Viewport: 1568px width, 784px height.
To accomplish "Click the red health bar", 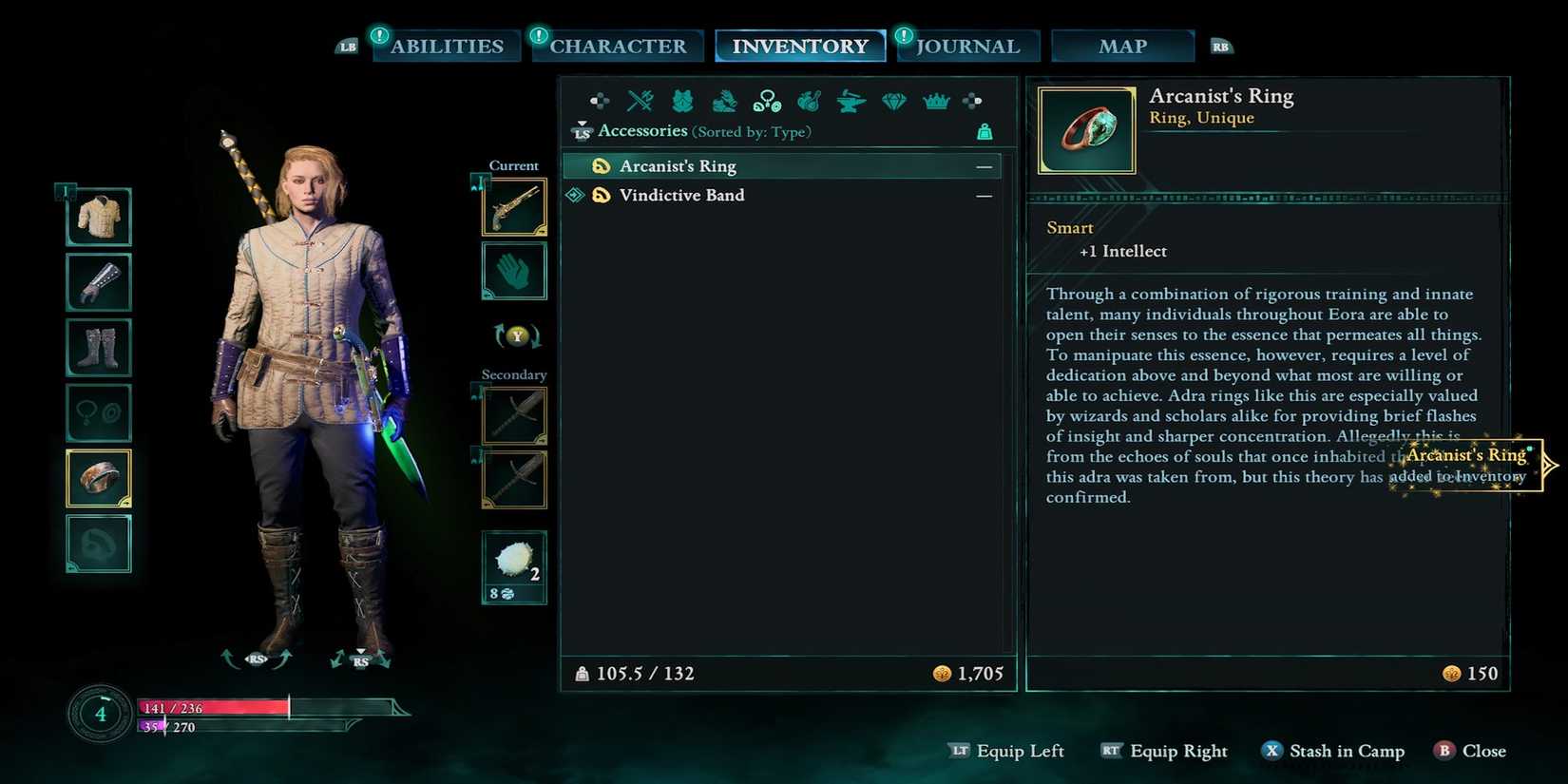I will click(x=209, y=707).
